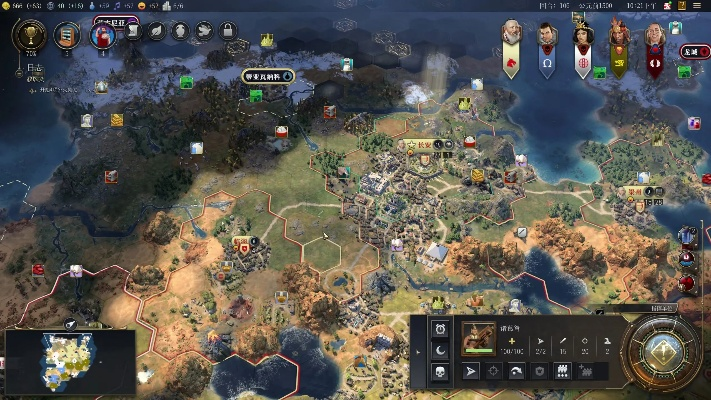Click the padlock unlocks icon
711x400 pixels.
point(227,31)
